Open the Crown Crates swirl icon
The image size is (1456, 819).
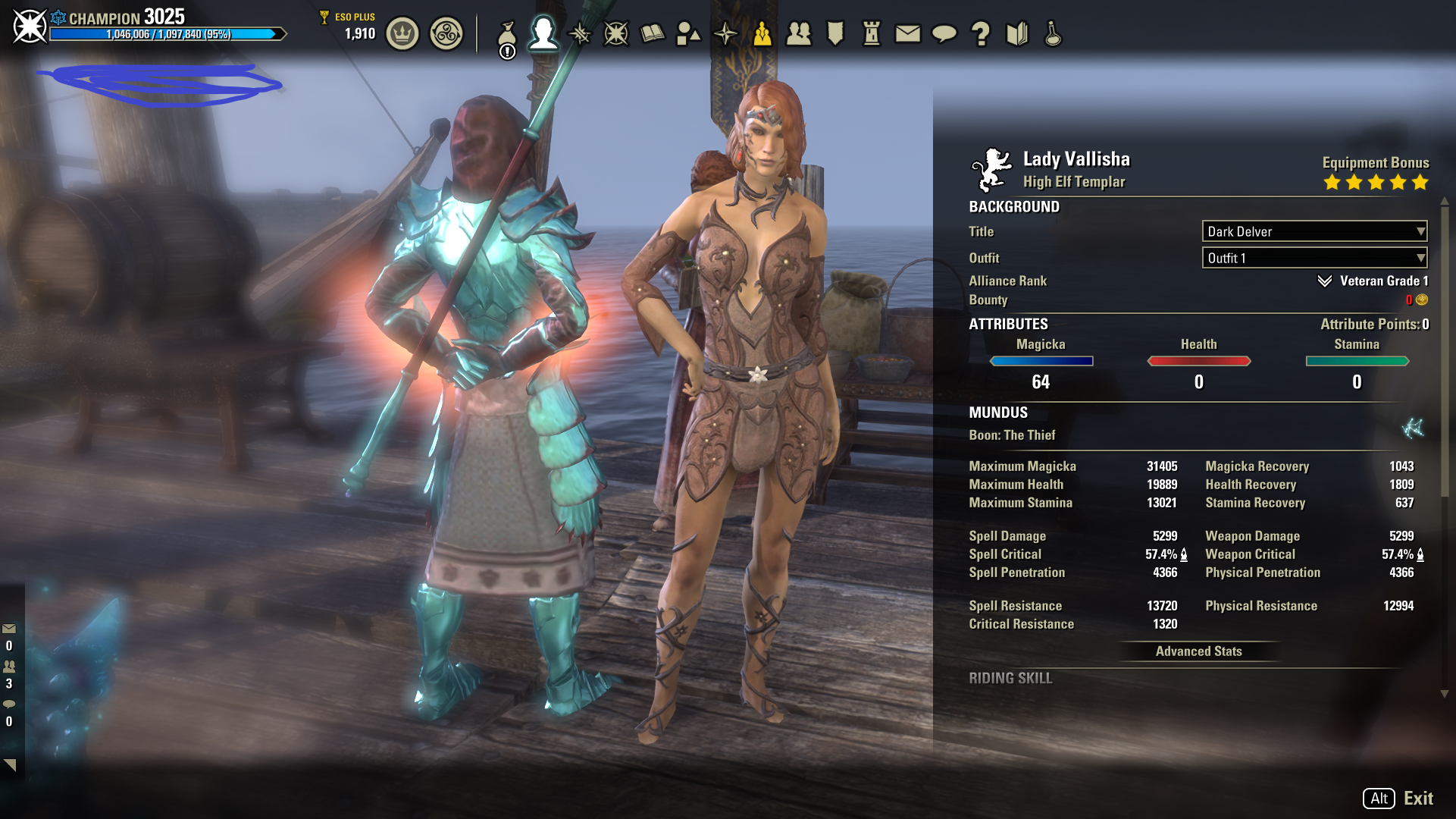446,34
